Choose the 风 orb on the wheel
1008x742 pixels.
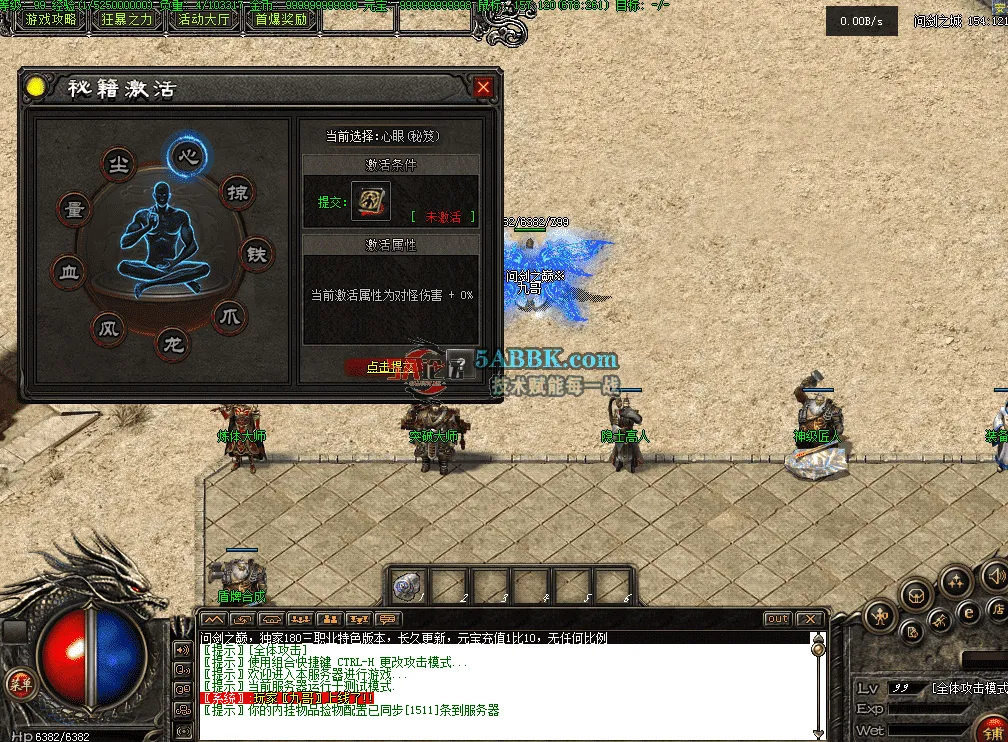pyautogui.click(x=108, y=327)
